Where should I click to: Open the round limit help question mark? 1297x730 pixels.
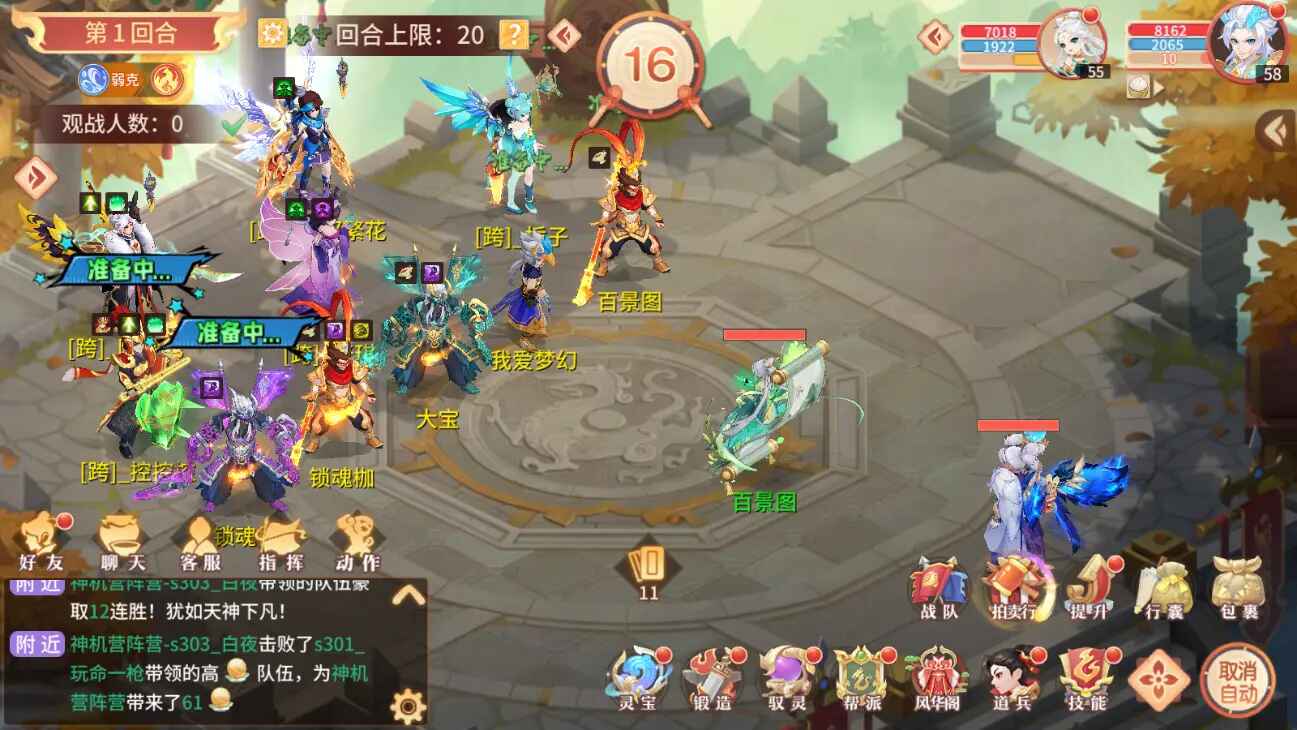(514, 33)
